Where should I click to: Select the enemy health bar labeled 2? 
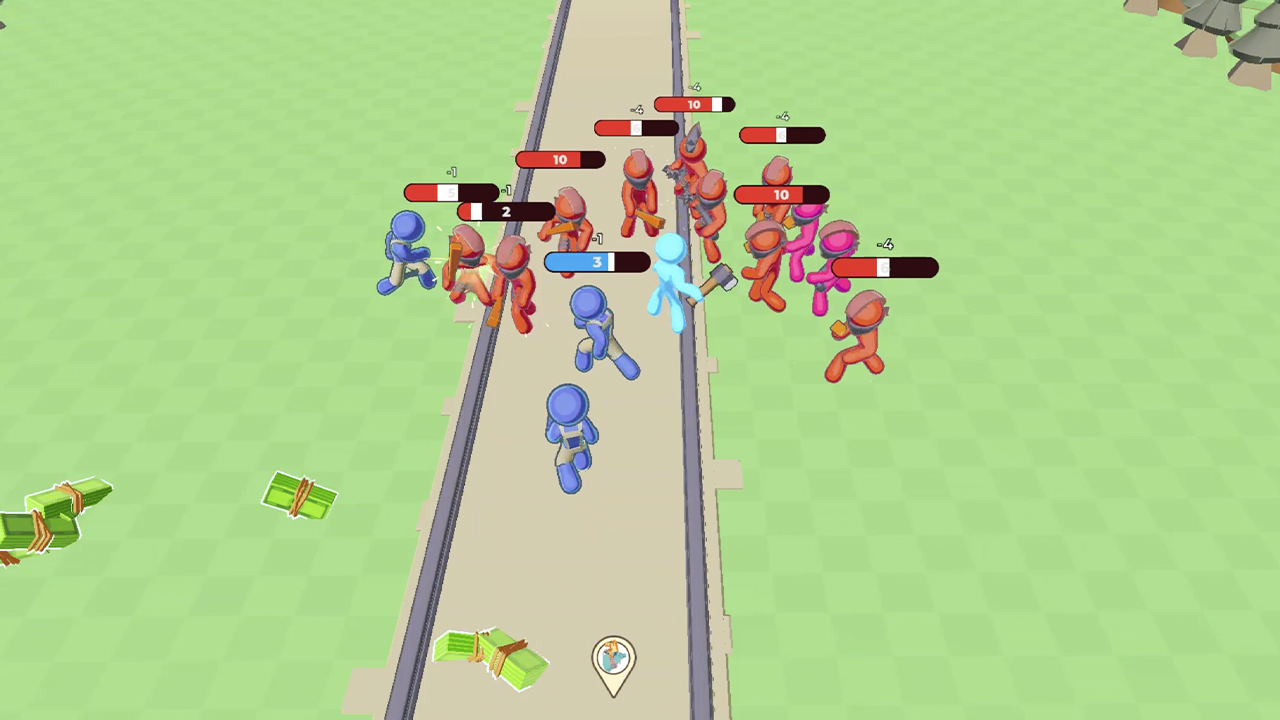click(505, 212)
